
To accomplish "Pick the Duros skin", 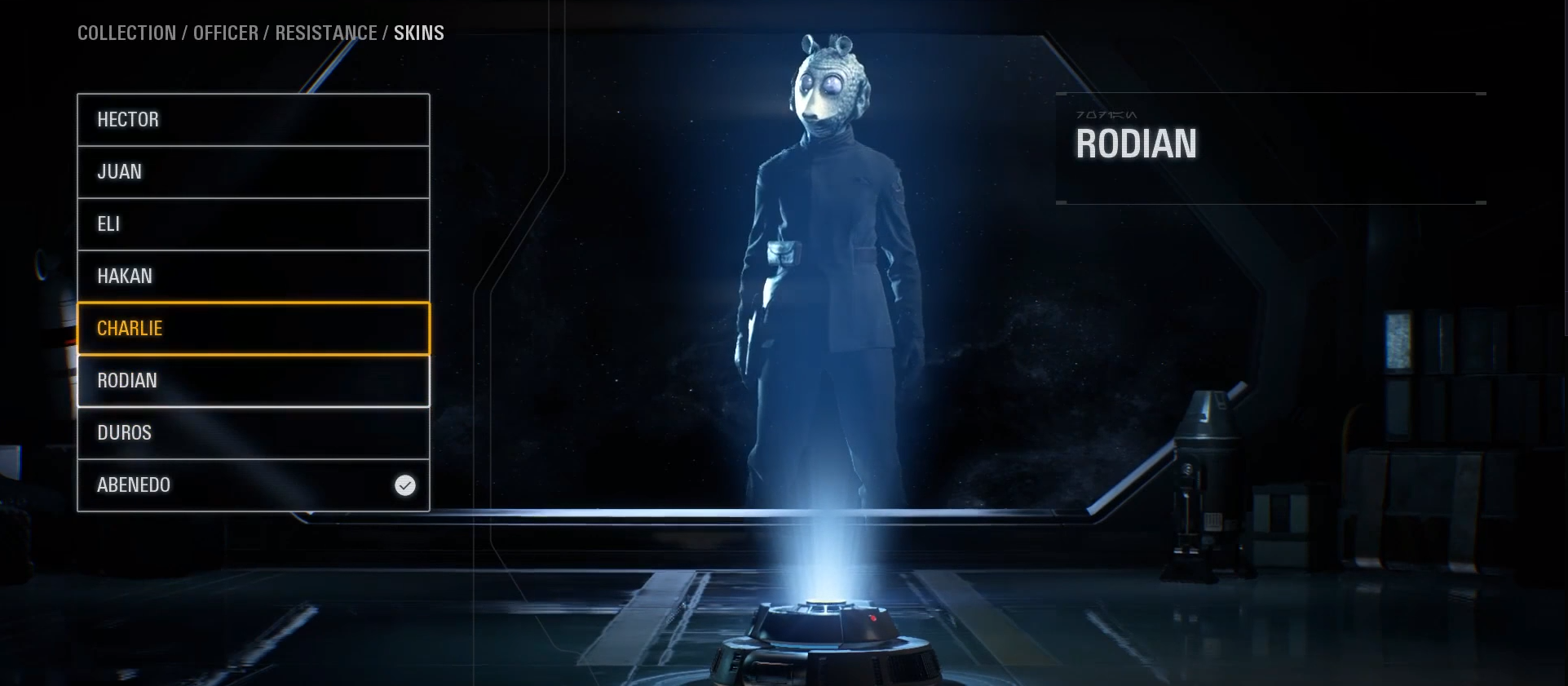I will tap(253, 432).
